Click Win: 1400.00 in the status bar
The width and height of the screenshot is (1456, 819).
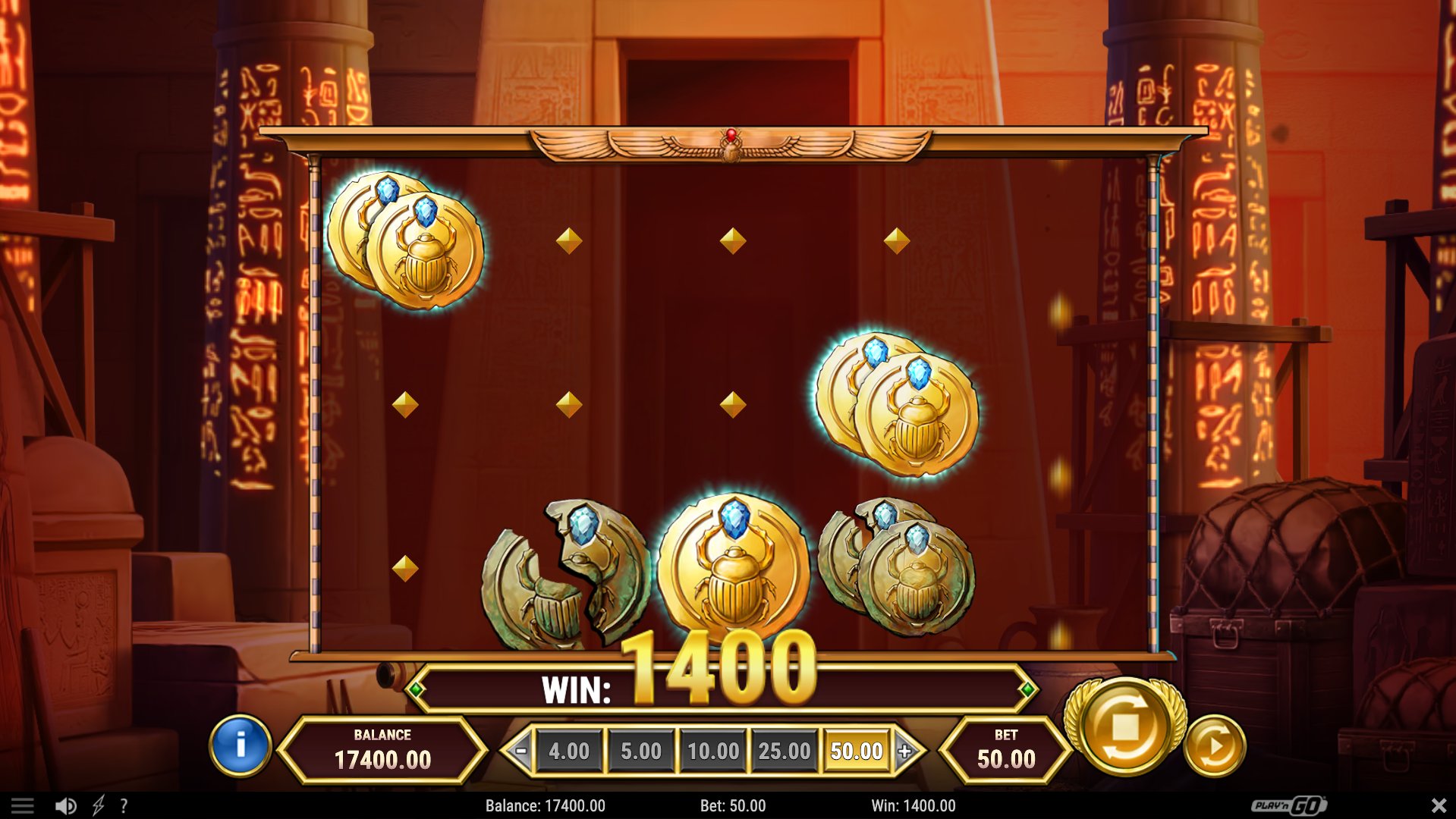pos(914,805)
